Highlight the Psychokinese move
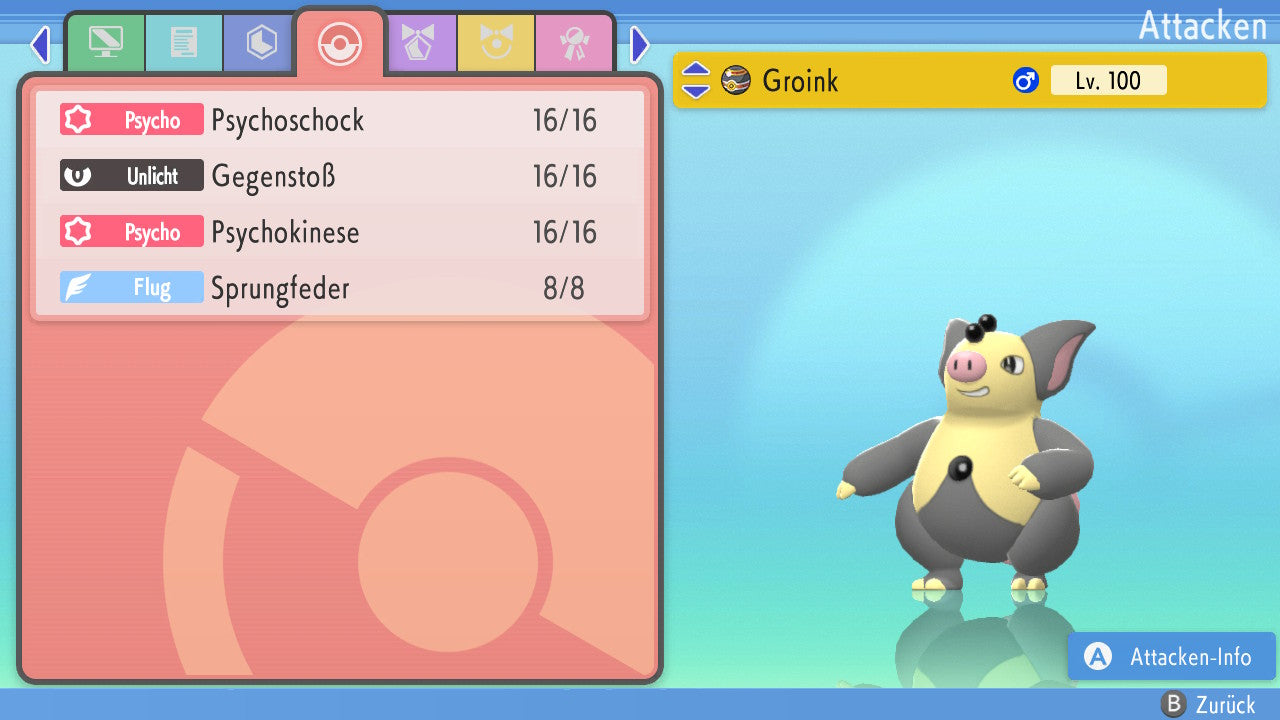This screenshot has height=720, width=1280. pyautogui.click(x=340, y=233)
